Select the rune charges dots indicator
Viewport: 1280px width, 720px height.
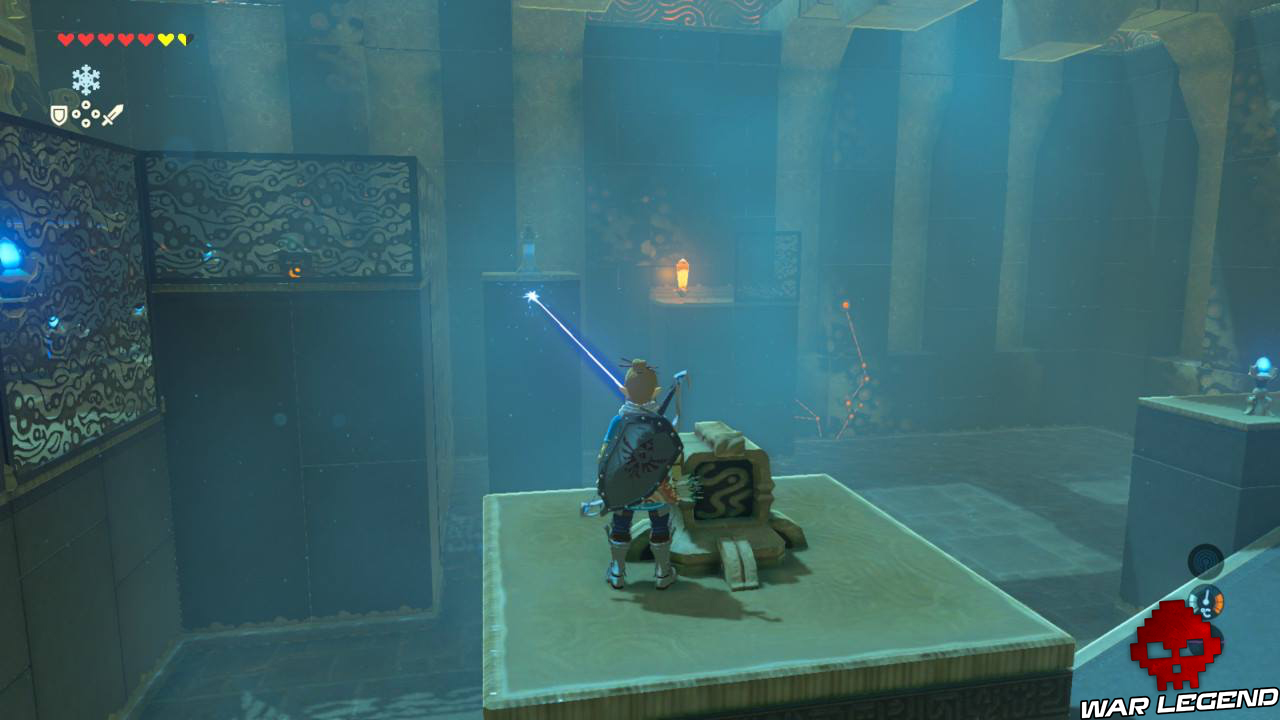pos(85,113)
